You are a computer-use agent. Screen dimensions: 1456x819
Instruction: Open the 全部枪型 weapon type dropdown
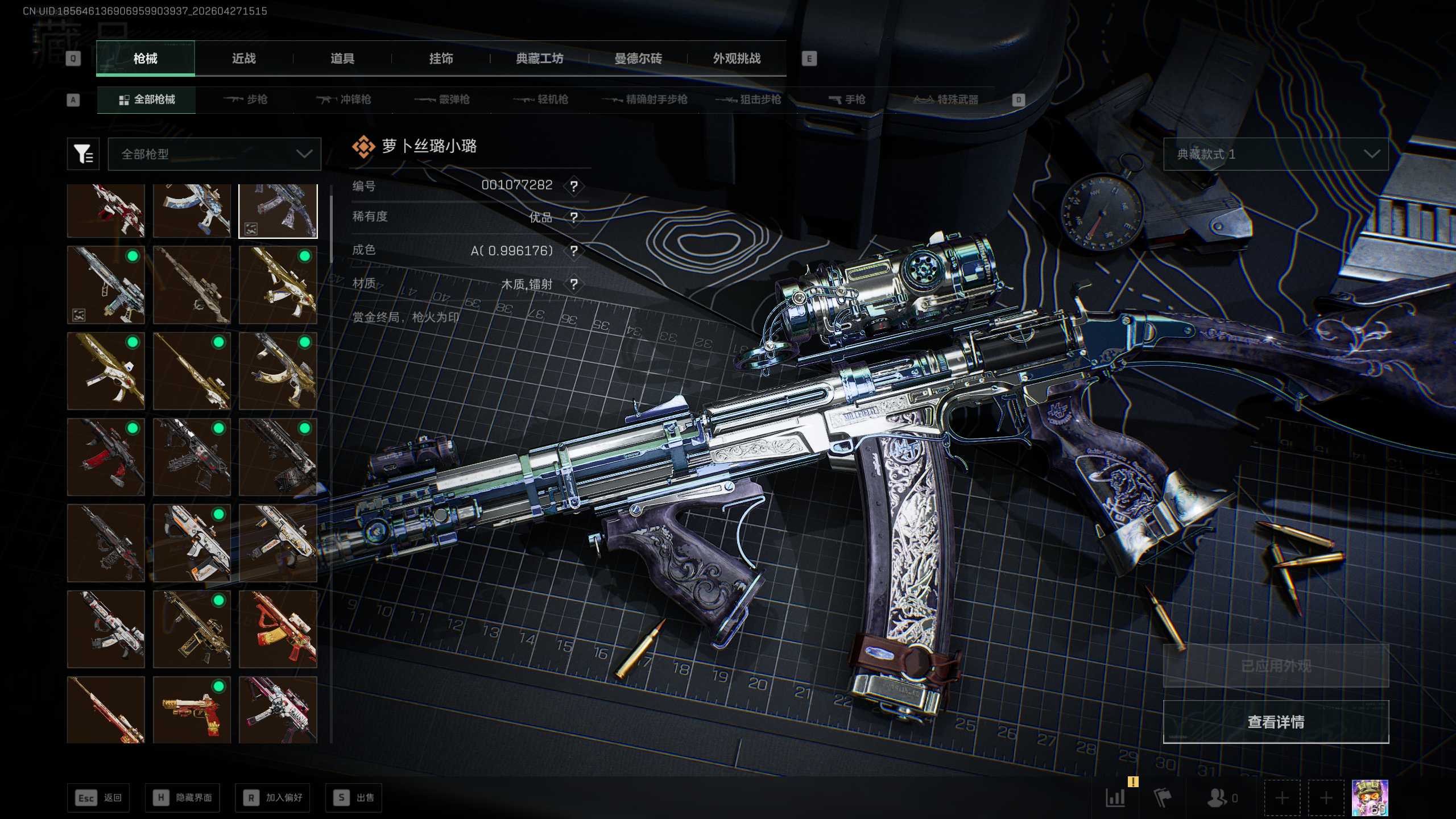pos(214,154)
